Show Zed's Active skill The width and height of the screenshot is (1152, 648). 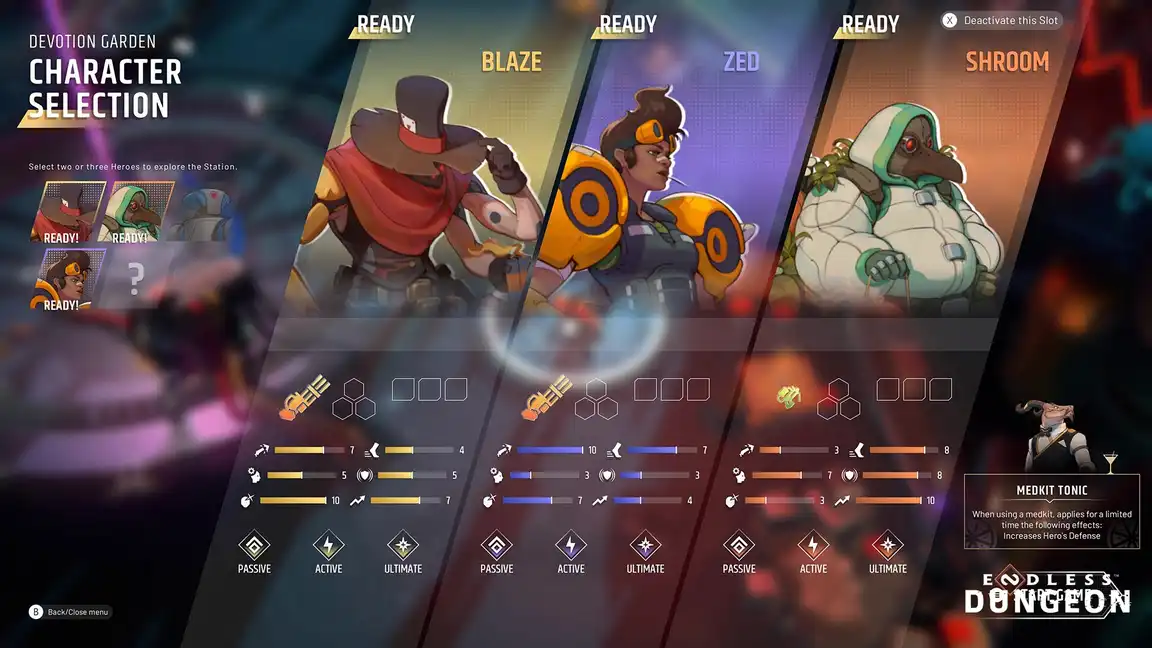(x=571, y=546)
